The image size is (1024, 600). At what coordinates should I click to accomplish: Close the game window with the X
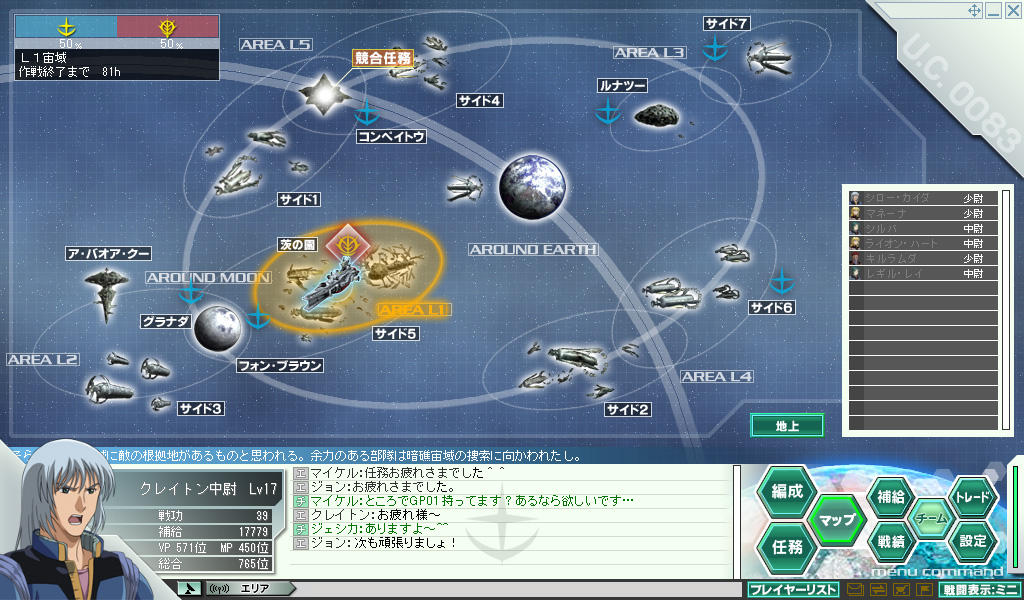tap(1011, 11)
